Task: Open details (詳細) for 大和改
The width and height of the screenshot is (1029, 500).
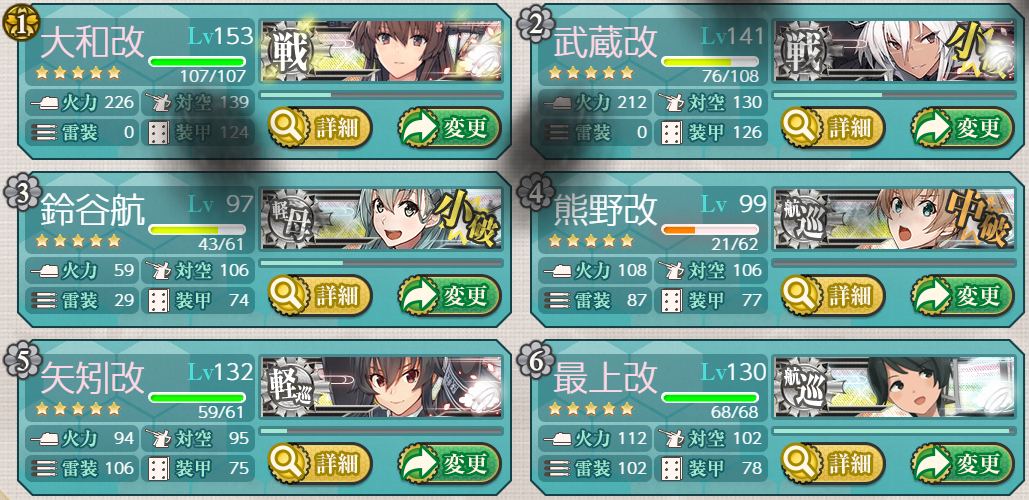Action: pyautogui.click(x=320, y=127)
